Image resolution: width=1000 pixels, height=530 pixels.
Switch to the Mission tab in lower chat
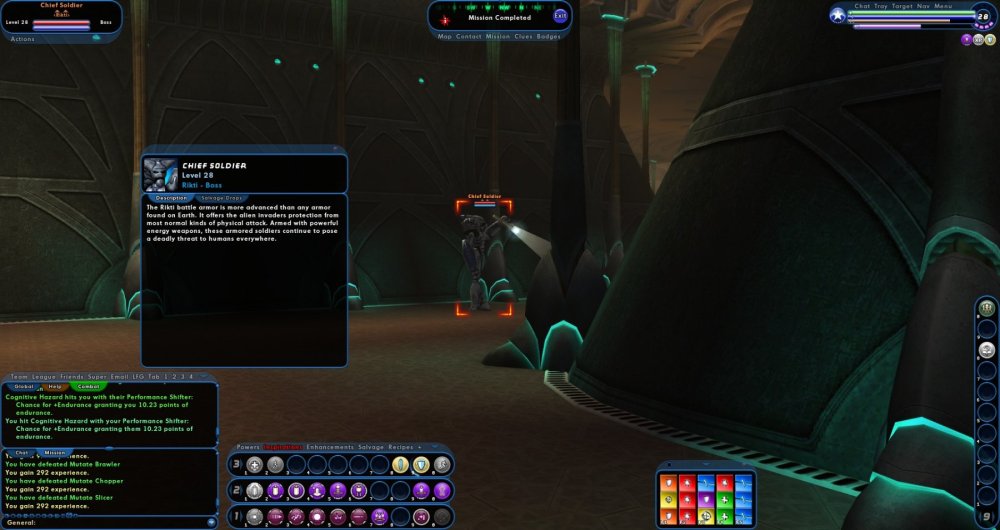(55, 452)
